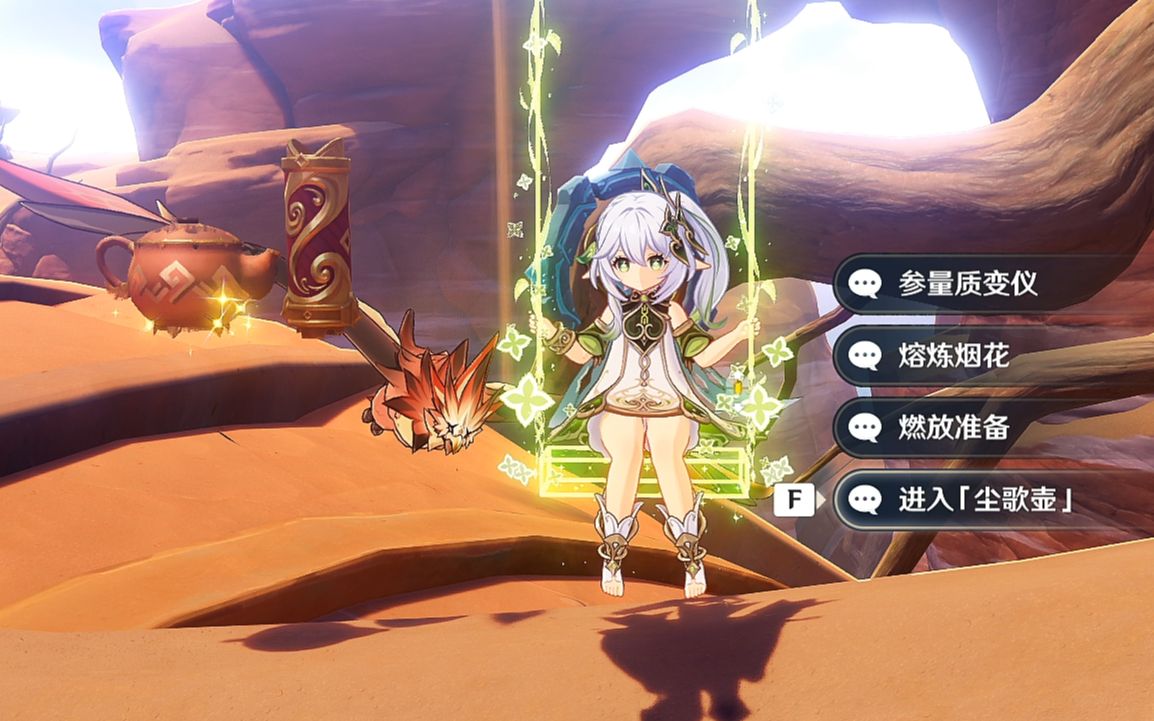Pick the 燃放准备 option
Screen dimensions: 1154x721
click(953, 428)
